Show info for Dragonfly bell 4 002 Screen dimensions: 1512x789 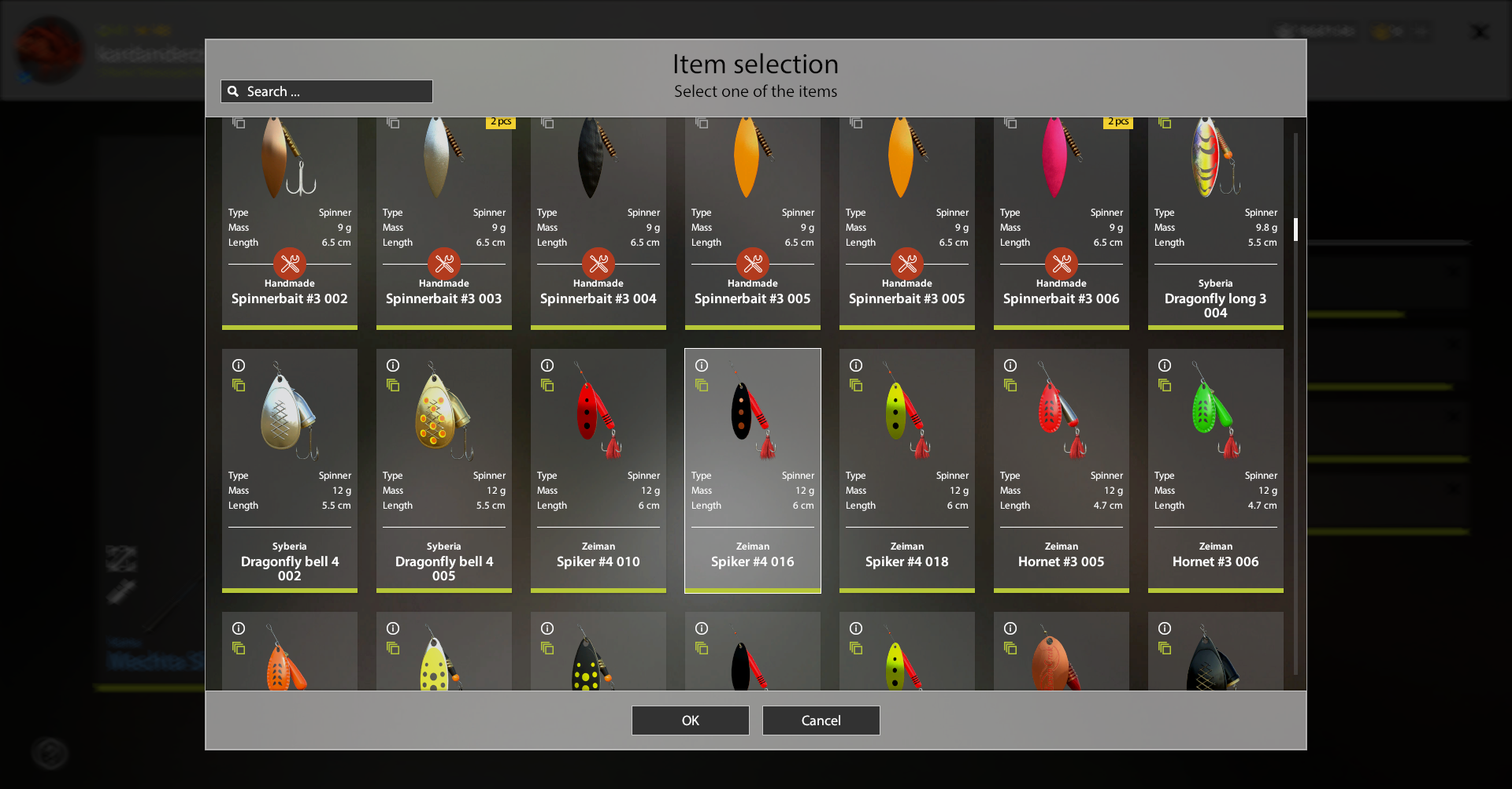239,365
